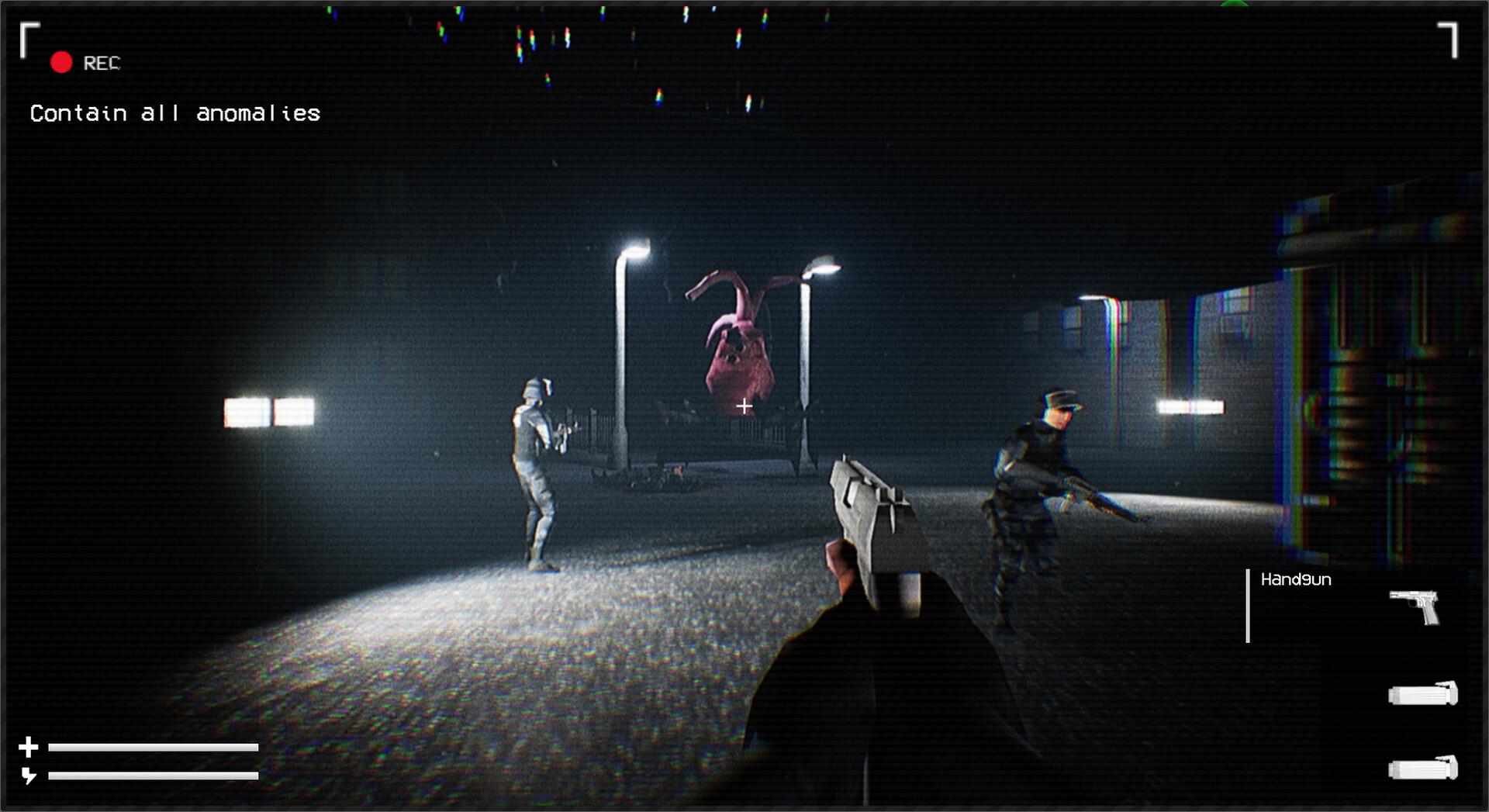Click the REC text label
1489x812 pixels.
tap(101, 63)
